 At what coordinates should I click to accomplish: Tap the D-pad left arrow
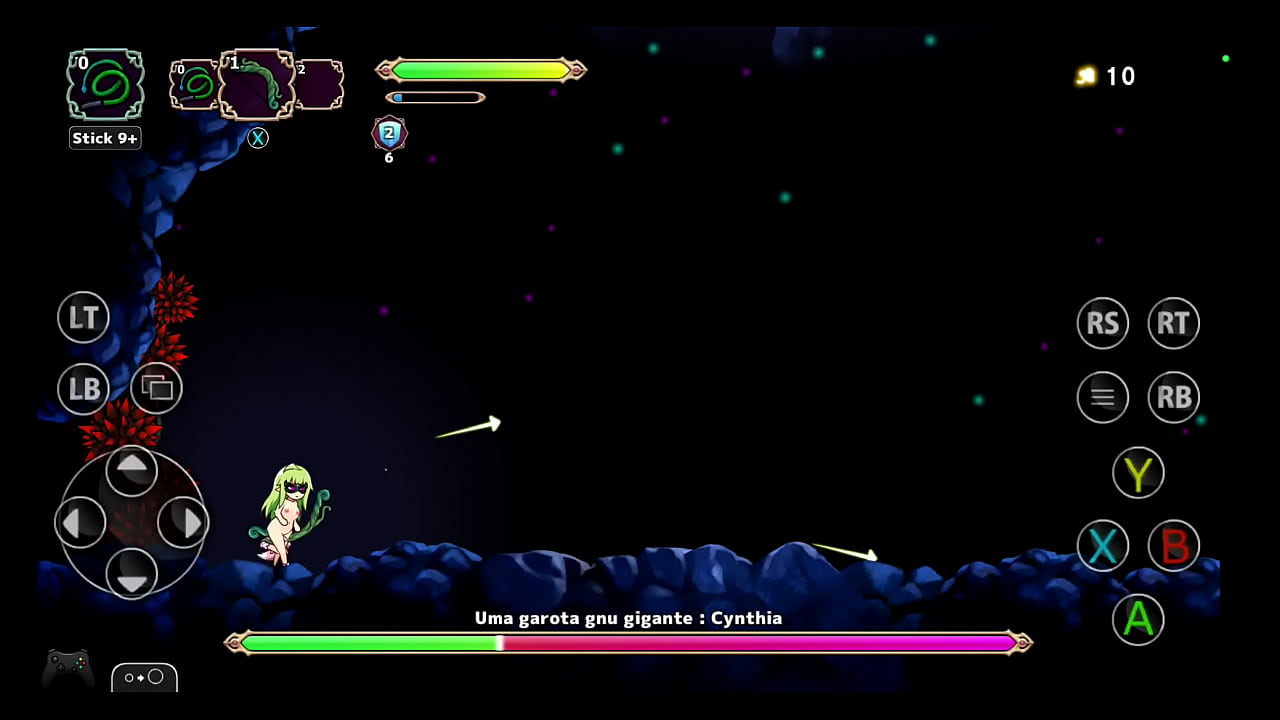point(81,522)
